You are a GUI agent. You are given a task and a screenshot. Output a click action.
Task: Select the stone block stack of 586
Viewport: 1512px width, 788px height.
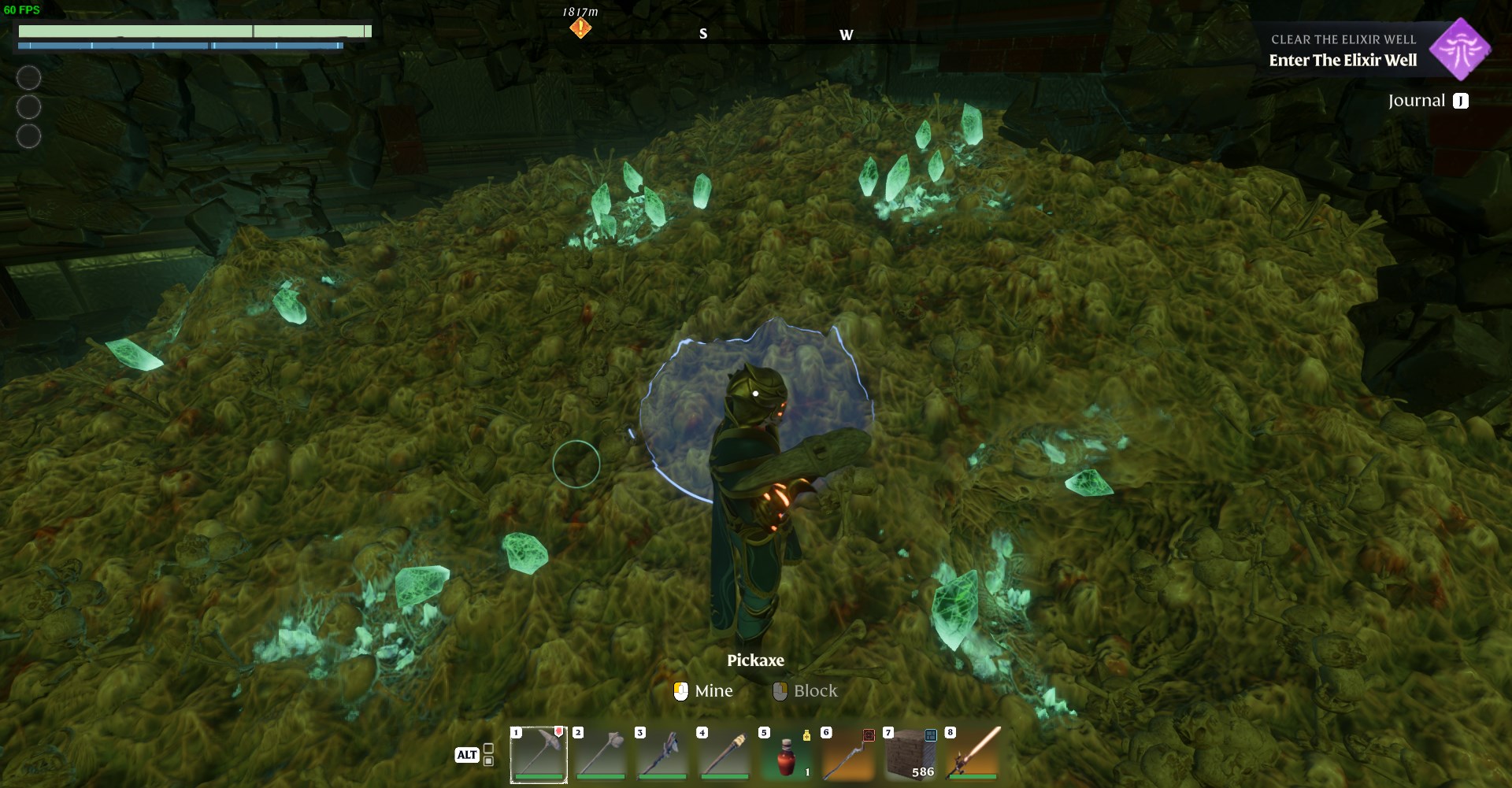point(911,754)
